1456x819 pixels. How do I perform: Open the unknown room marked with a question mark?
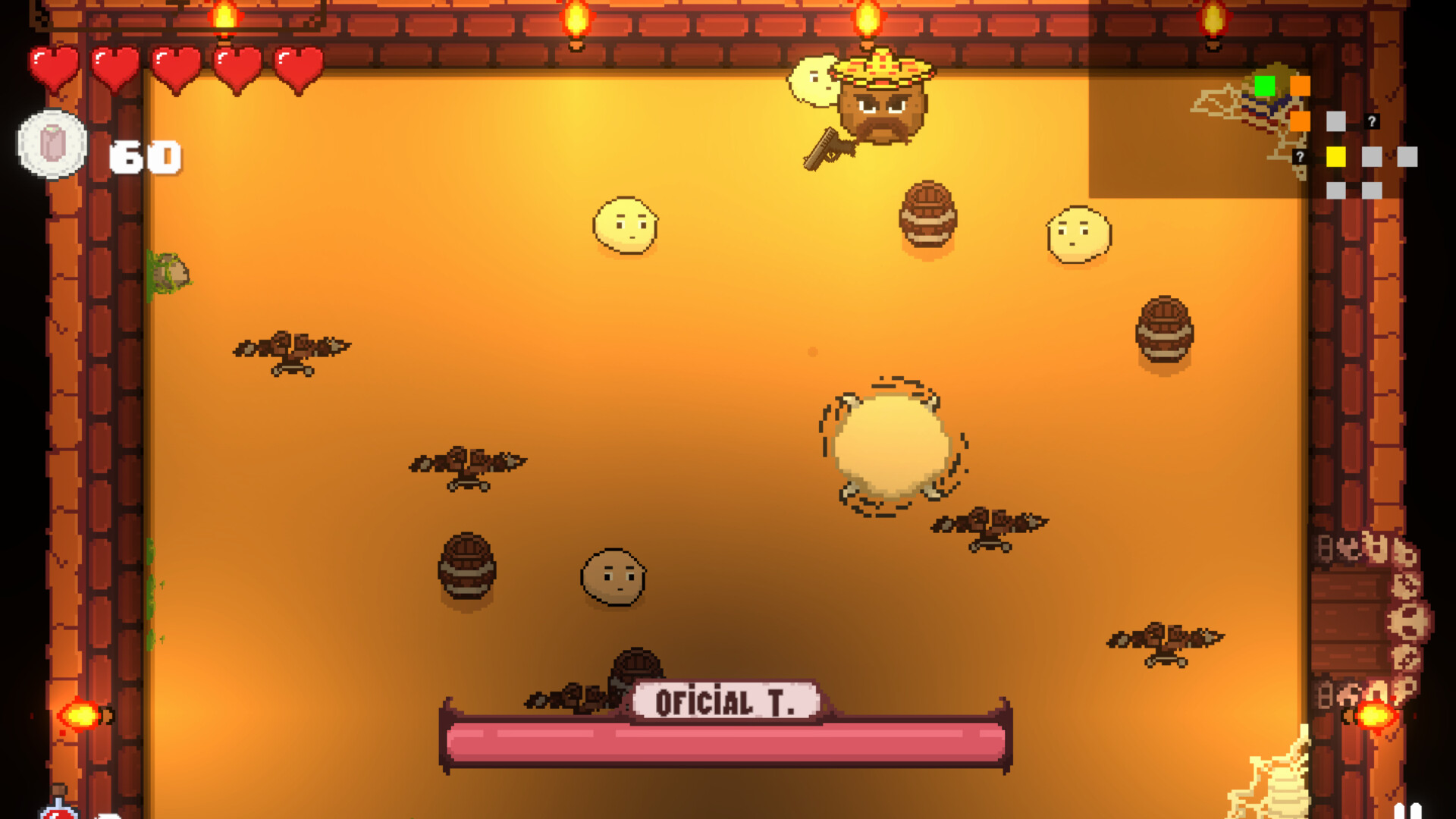pyautogui.click(x=1372, y=120)
